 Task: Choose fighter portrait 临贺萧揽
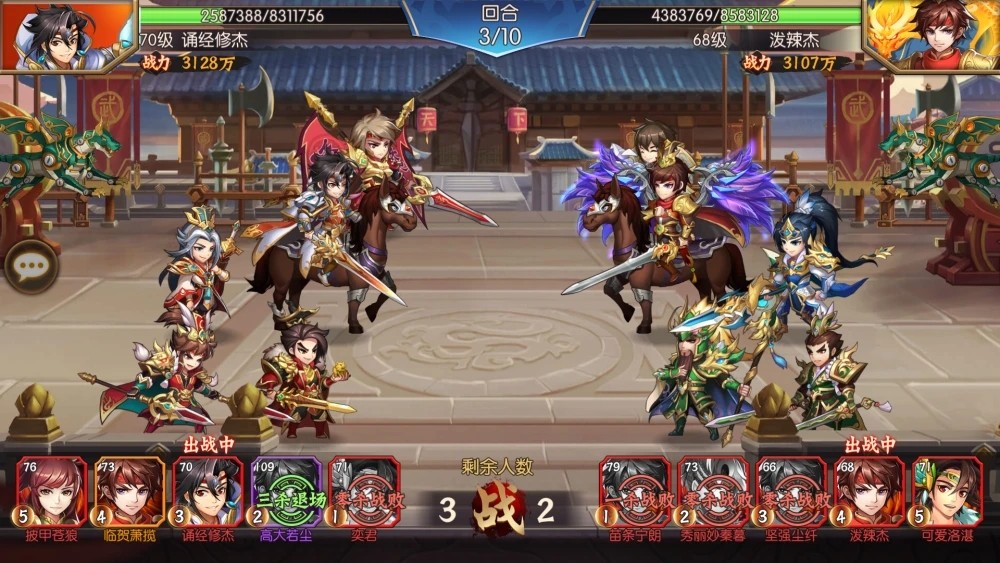(x=130, y=491)
